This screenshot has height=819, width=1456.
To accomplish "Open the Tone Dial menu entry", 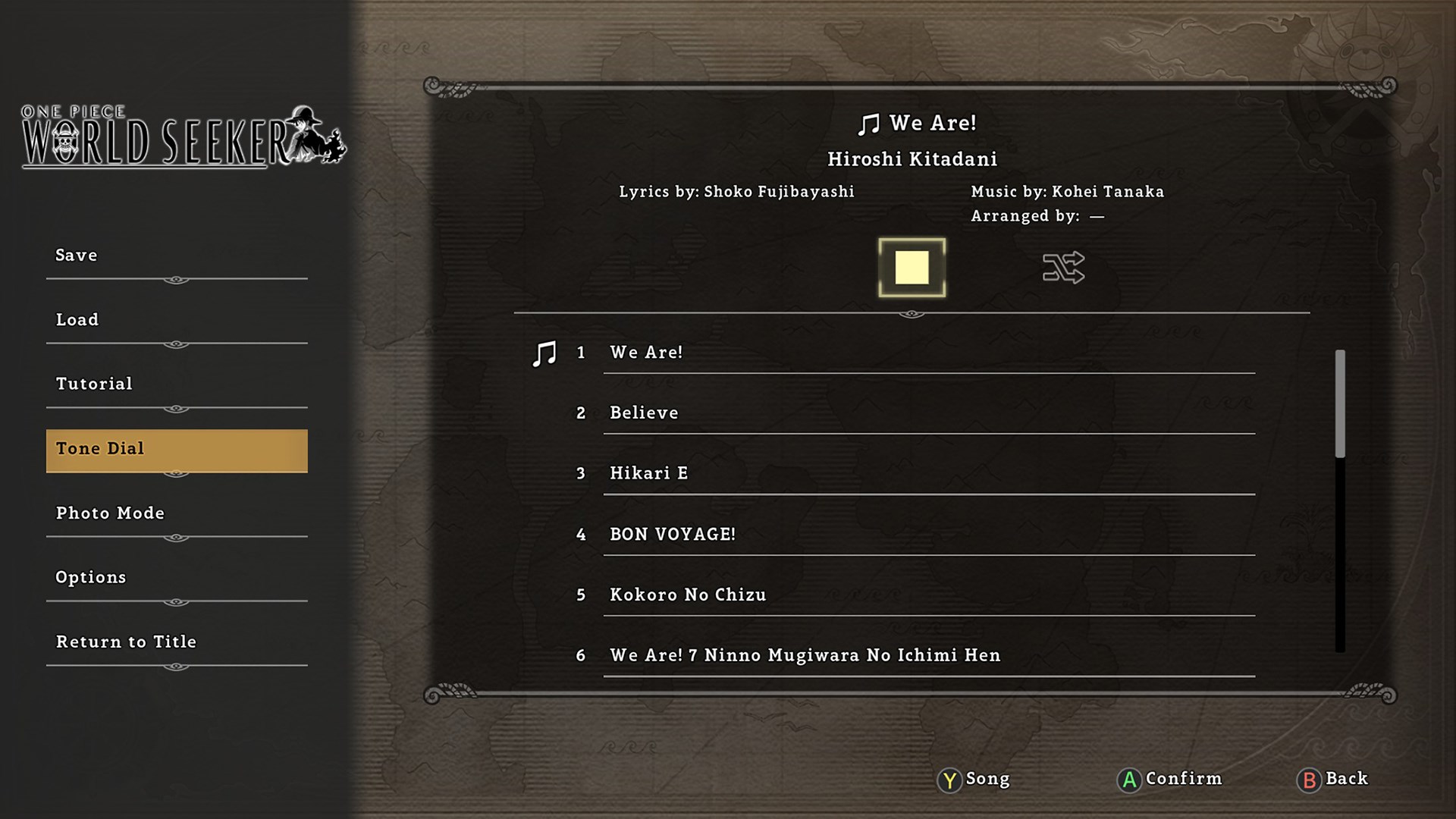I will pyautogui.click(x=176, y=449).
